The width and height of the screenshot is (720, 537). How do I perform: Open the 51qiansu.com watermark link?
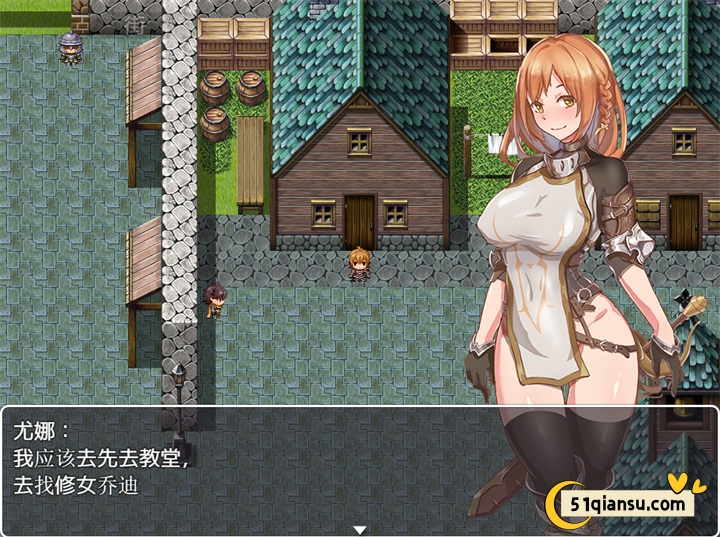pos(628,503)
